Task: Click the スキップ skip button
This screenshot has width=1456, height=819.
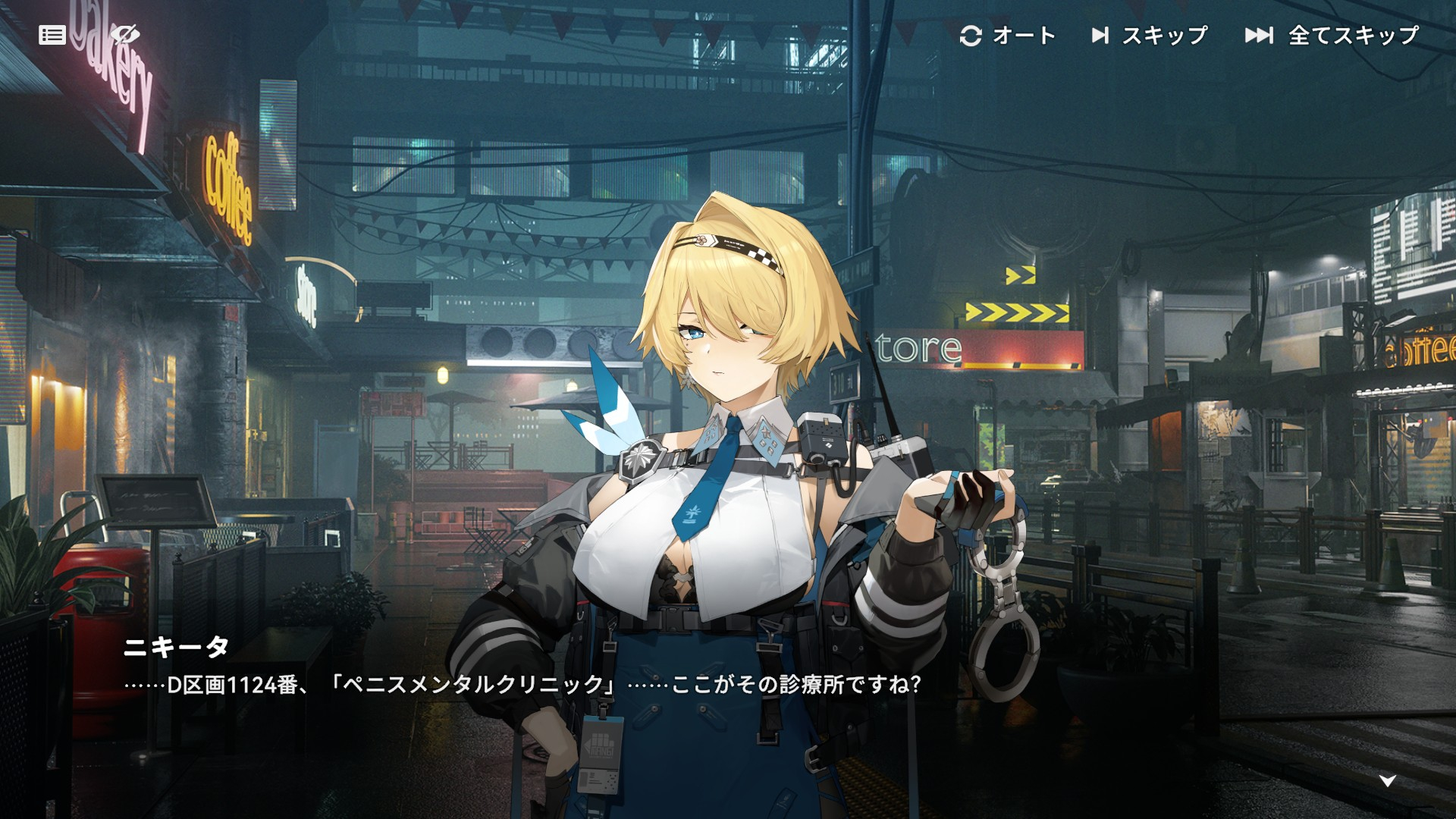Action: pyautogui.click(x=1150, y=35)
